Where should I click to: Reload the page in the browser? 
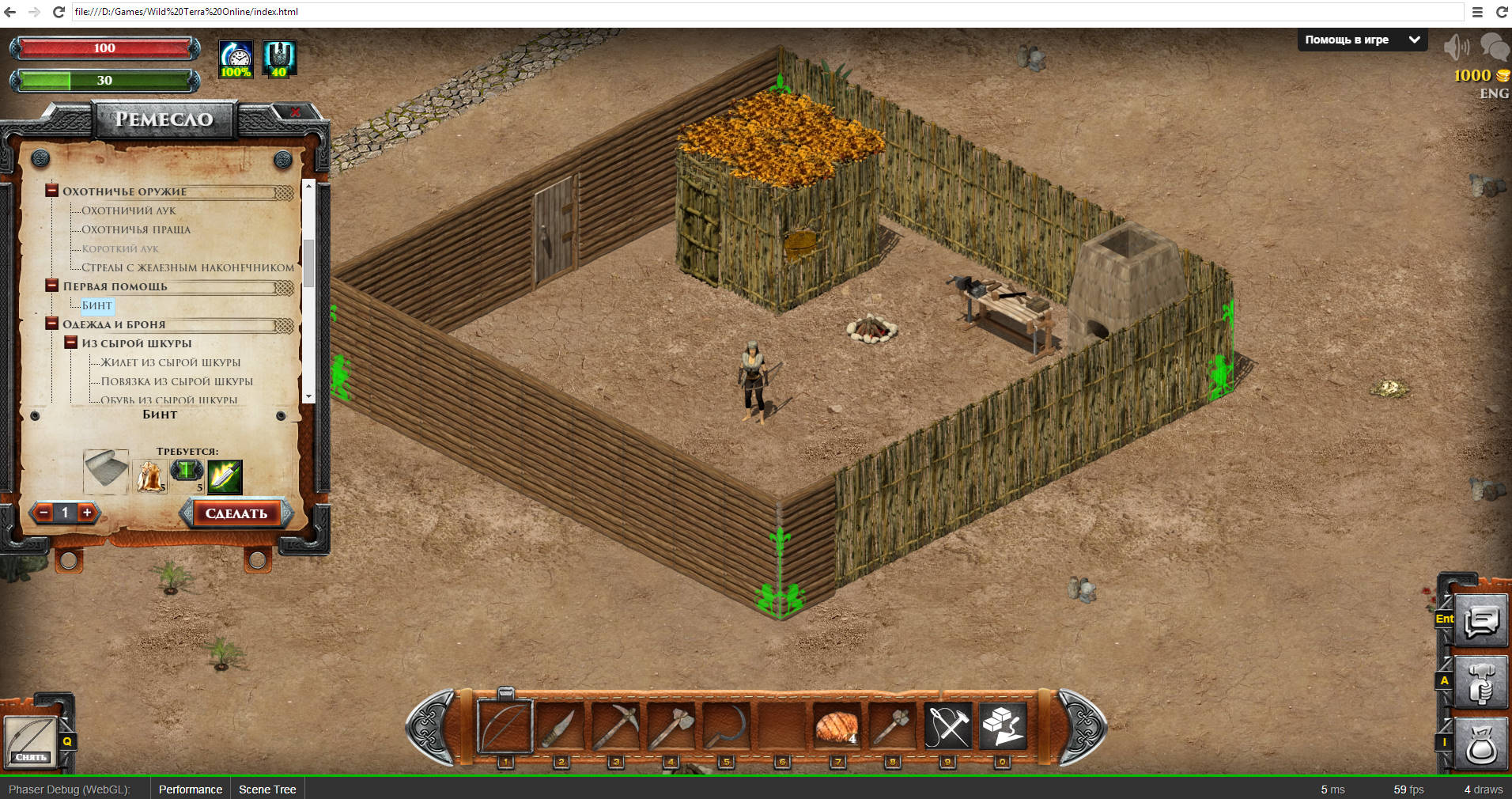coord(59,12)
